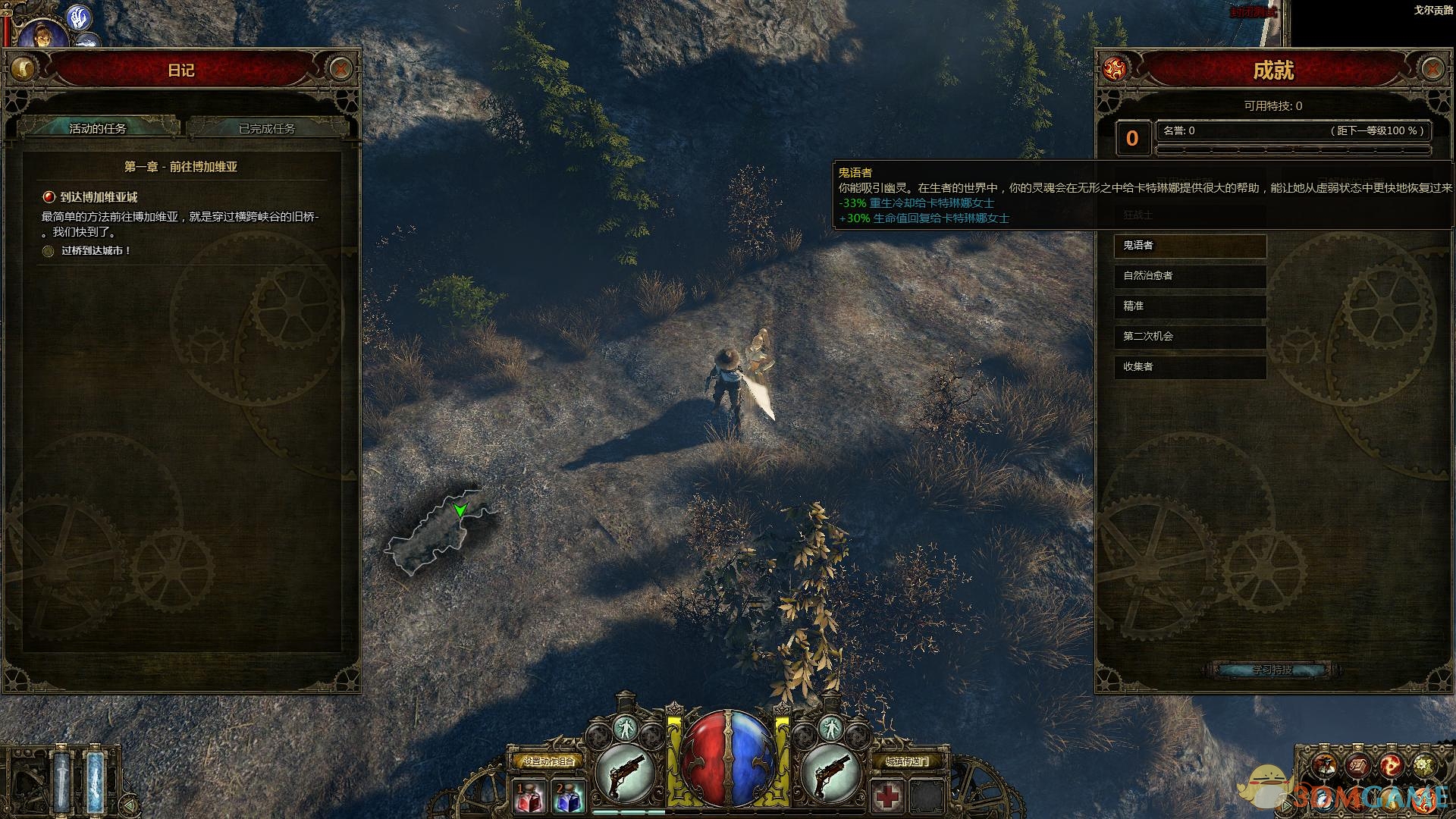Pick the 精准 perk row
This screenshot has height=819, width=1456.
pos(1189,306)
